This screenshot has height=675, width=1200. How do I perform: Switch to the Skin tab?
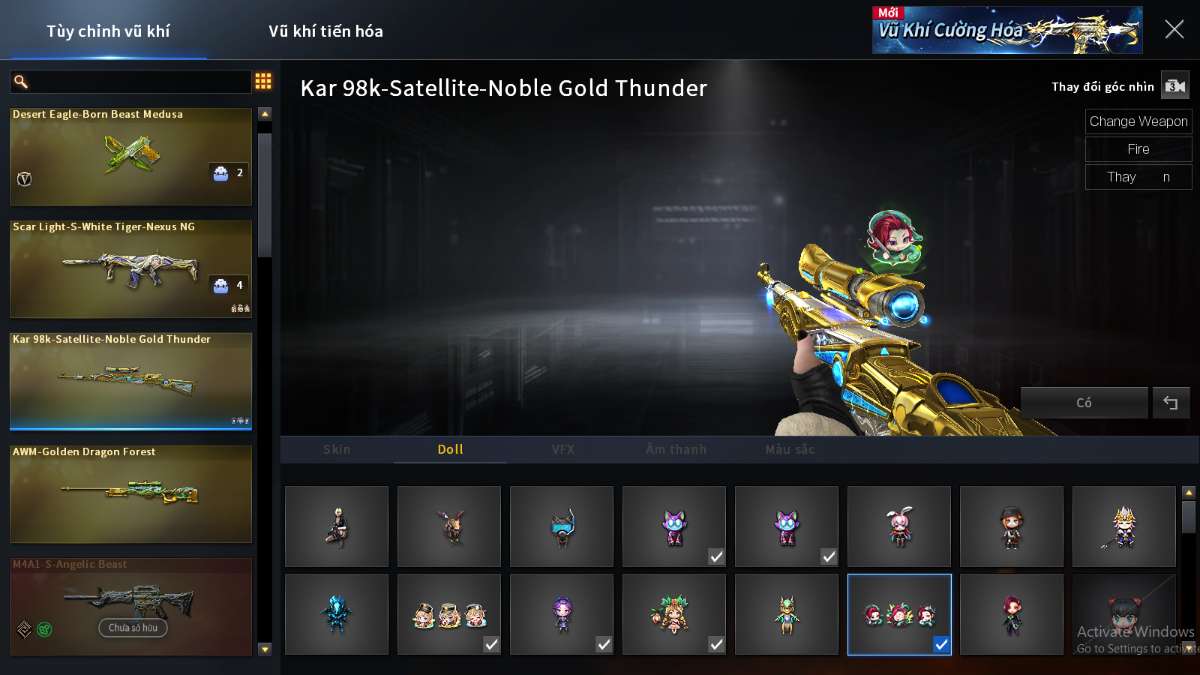pos(337,450)
